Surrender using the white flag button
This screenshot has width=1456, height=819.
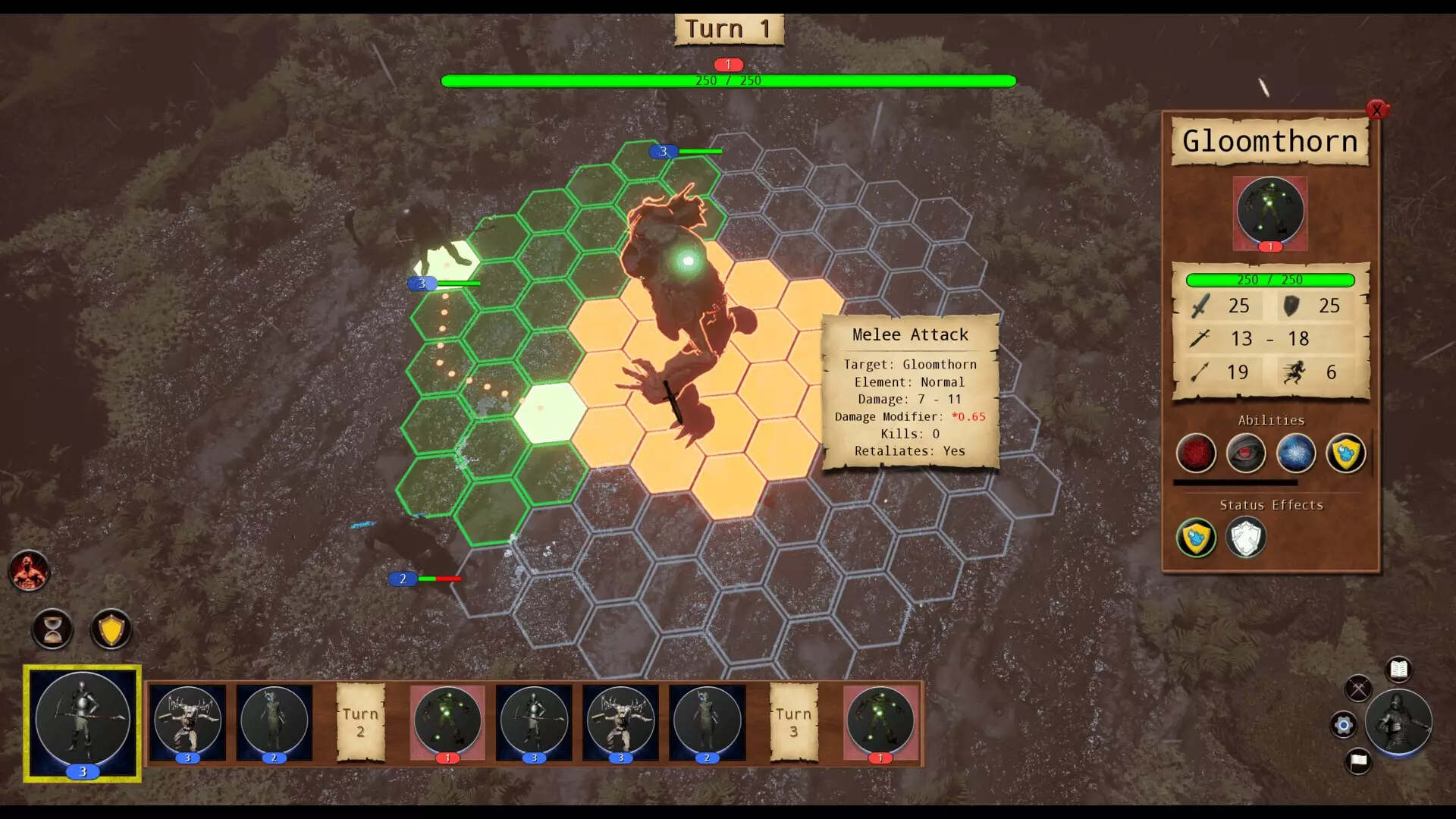click(x=1358, y=760)
